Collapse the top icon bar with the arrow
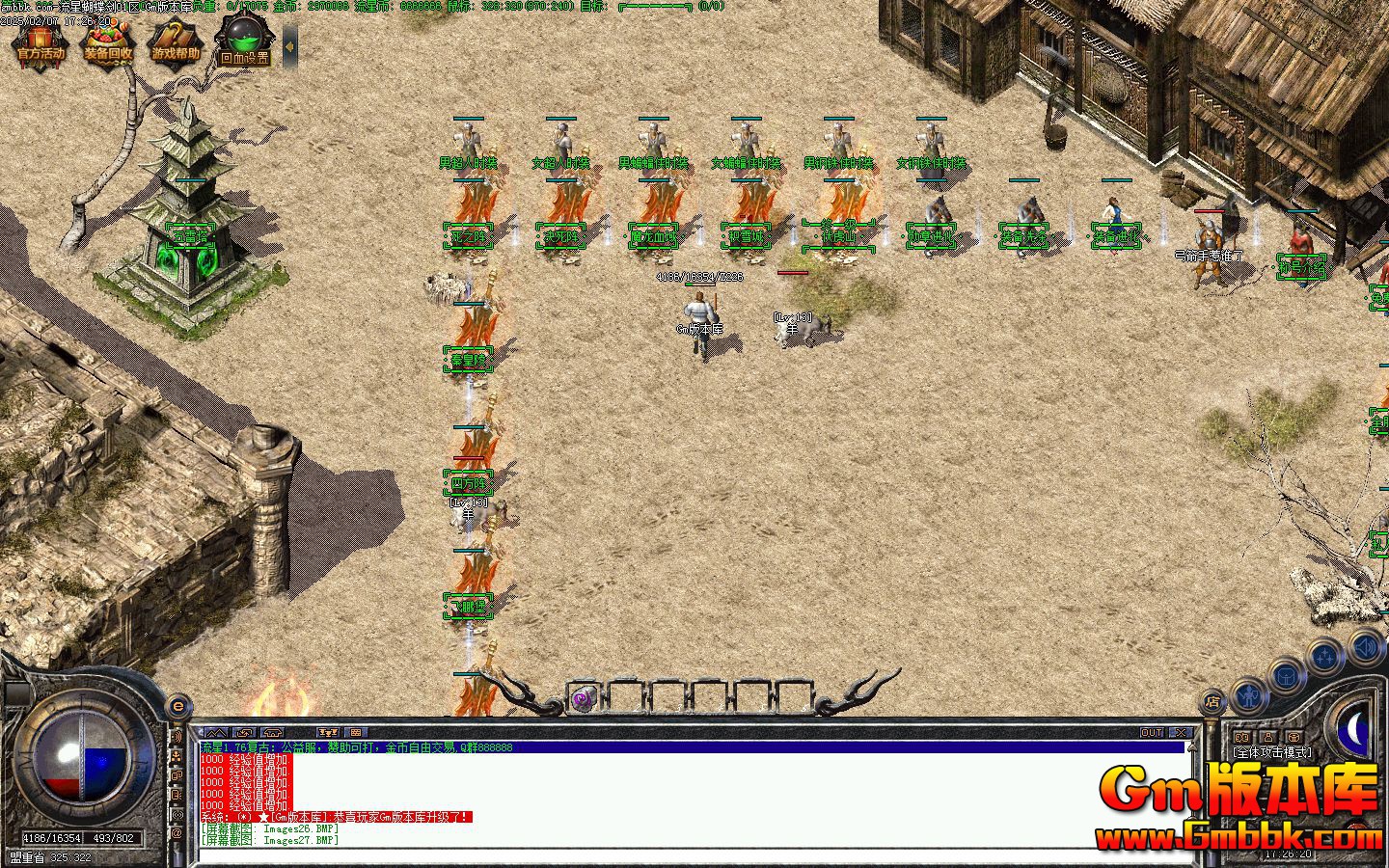Viewport: 1389px width, 868px height. point(288,45)
